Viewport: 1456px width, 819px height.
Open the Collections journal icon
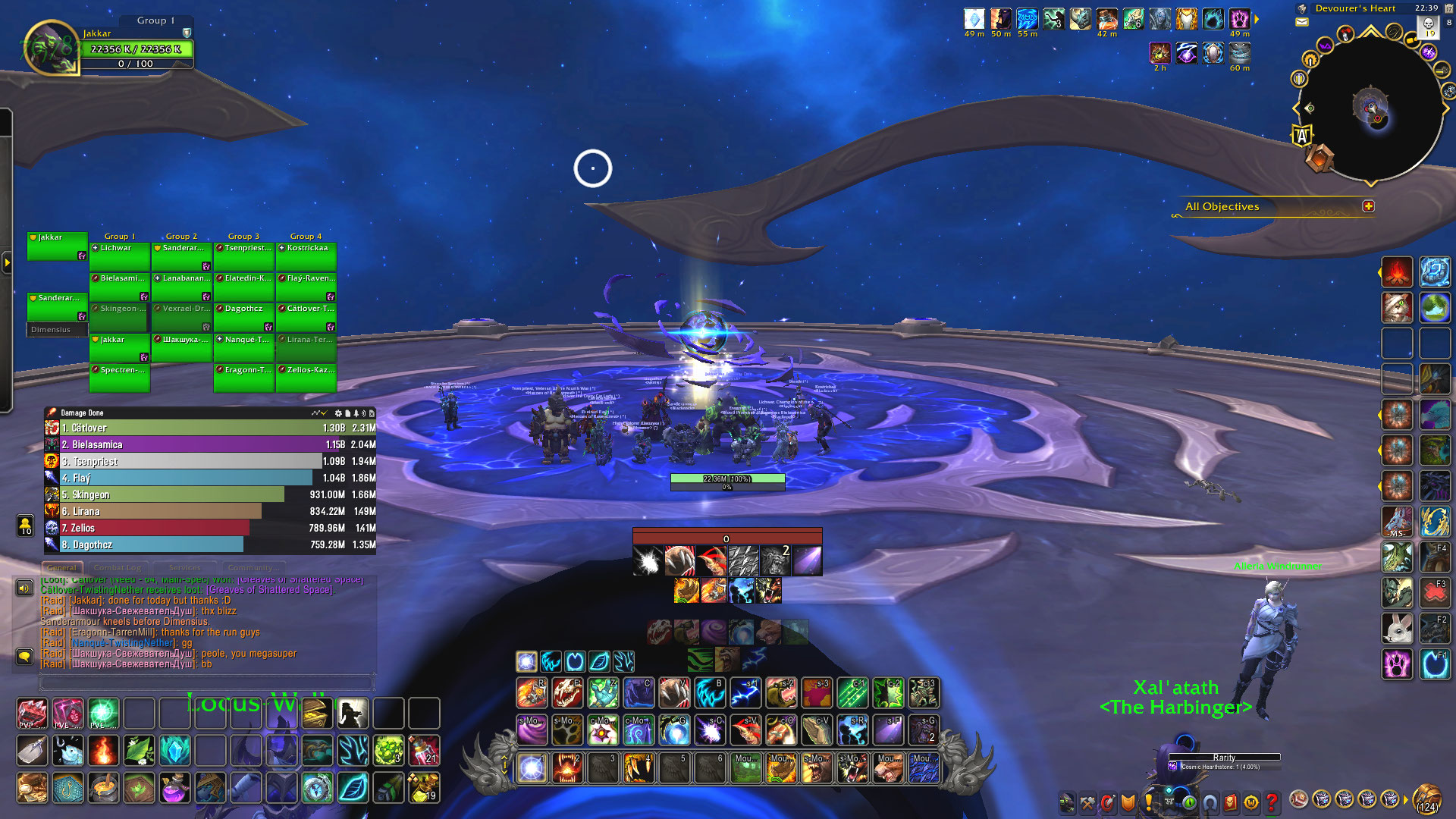[1210, 802]
